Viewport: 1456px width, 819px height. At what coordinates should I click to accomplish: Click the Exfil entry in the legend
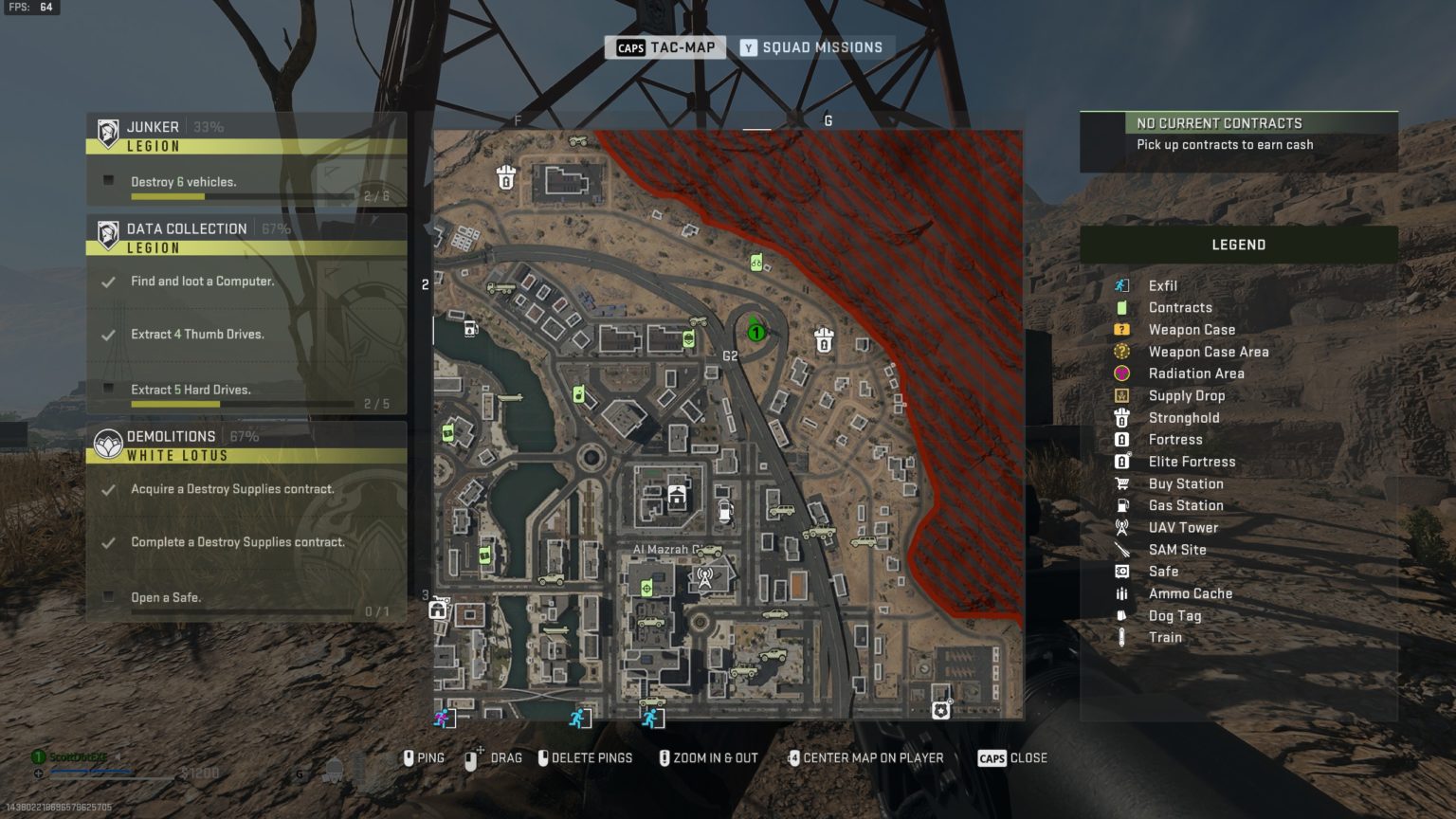1162,285
